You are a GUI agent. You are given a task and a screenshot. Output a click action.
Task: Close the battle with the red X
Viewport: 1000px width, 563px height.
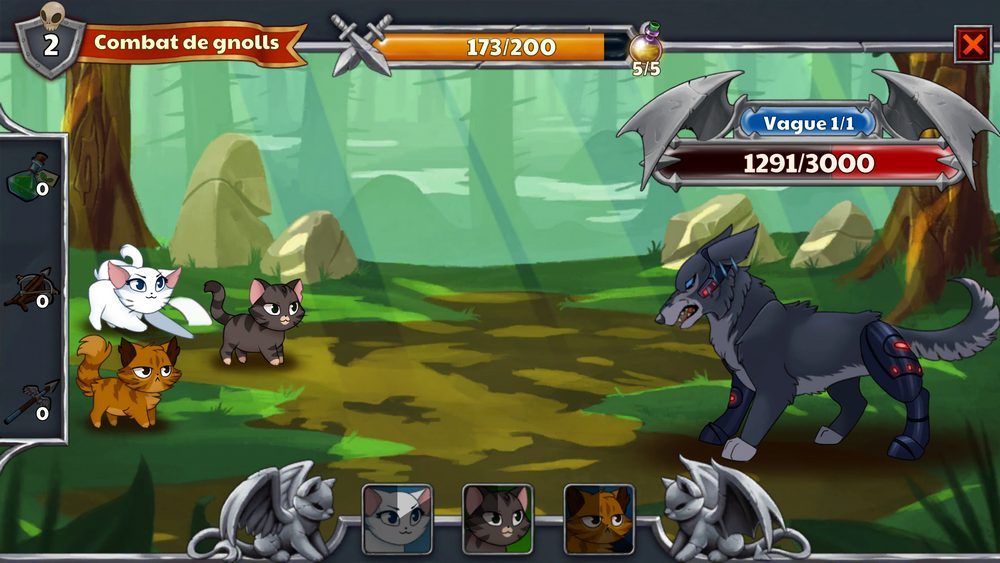click(972, 44)
